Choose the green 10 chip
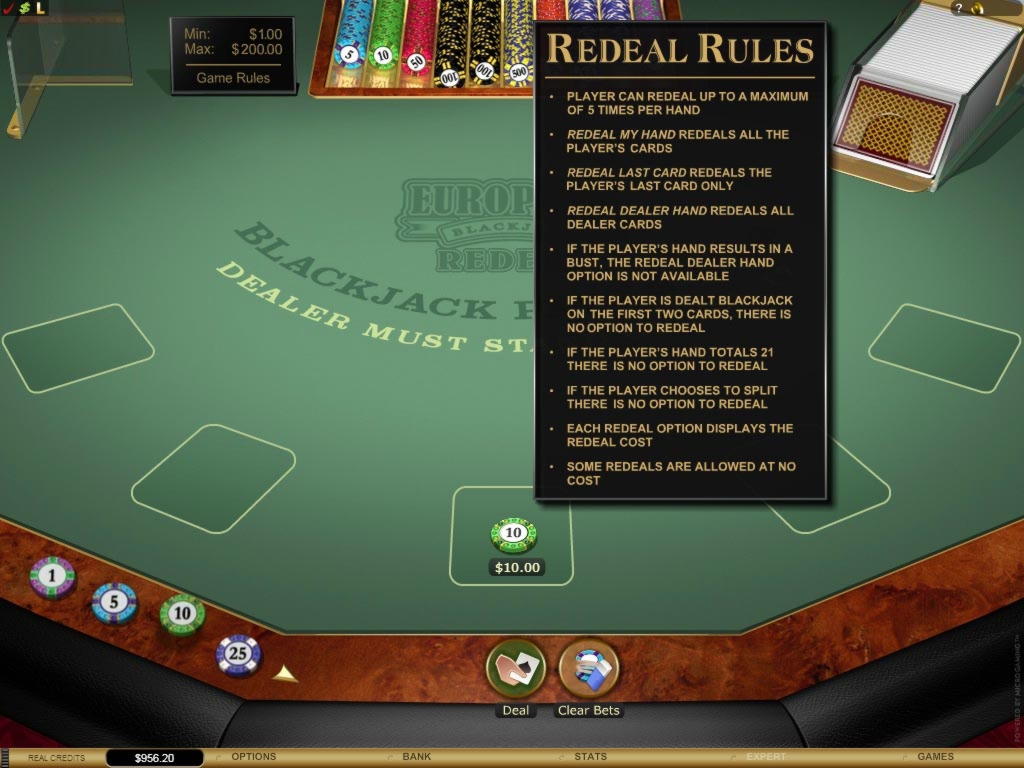The height and width of the screenshot is (768, 1024). (182, 614)
